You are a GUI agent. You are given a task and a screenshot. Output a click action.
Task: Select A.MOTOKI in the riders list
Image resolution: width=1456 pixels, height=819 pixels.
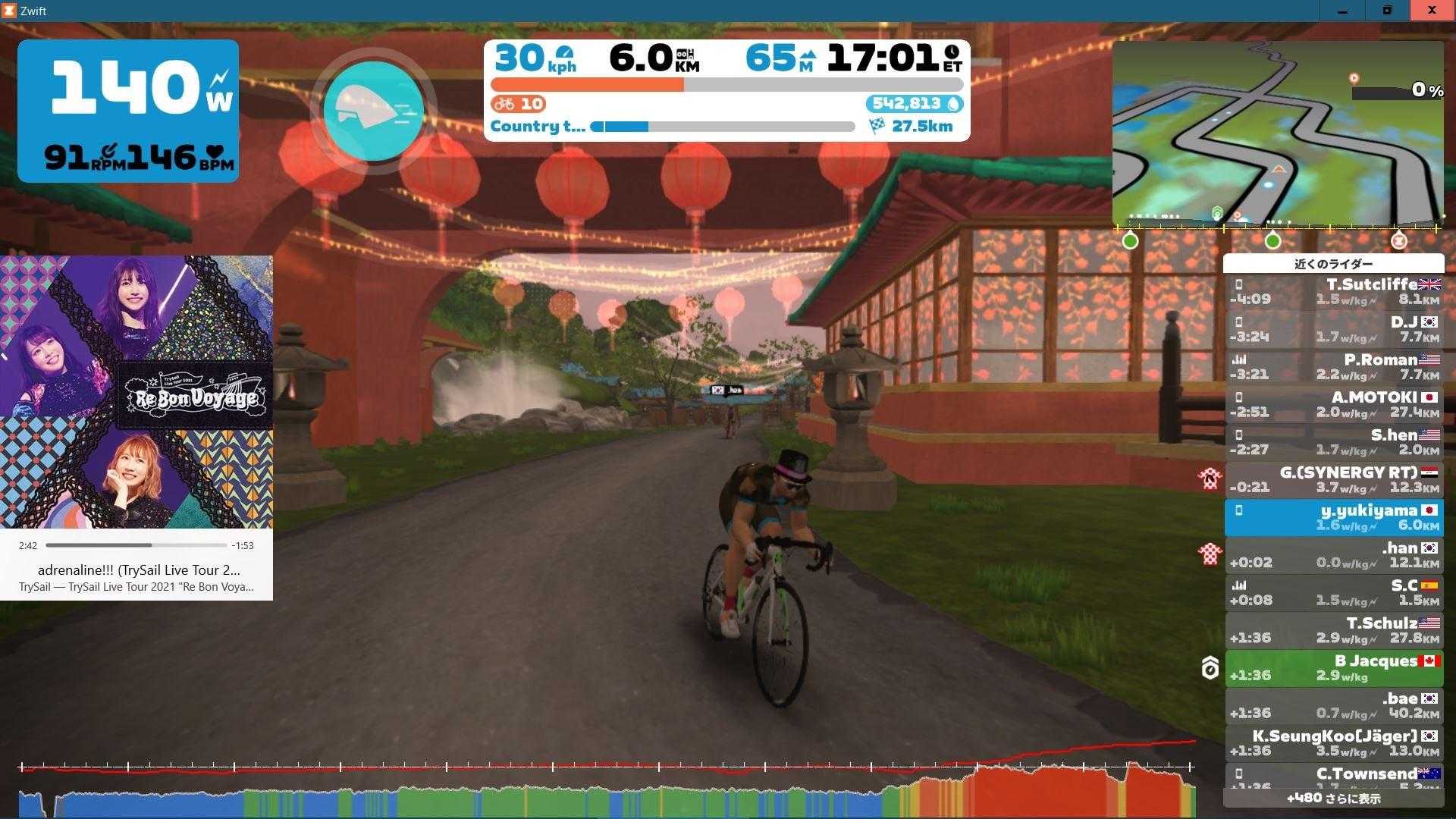(x=1334, y=404)
